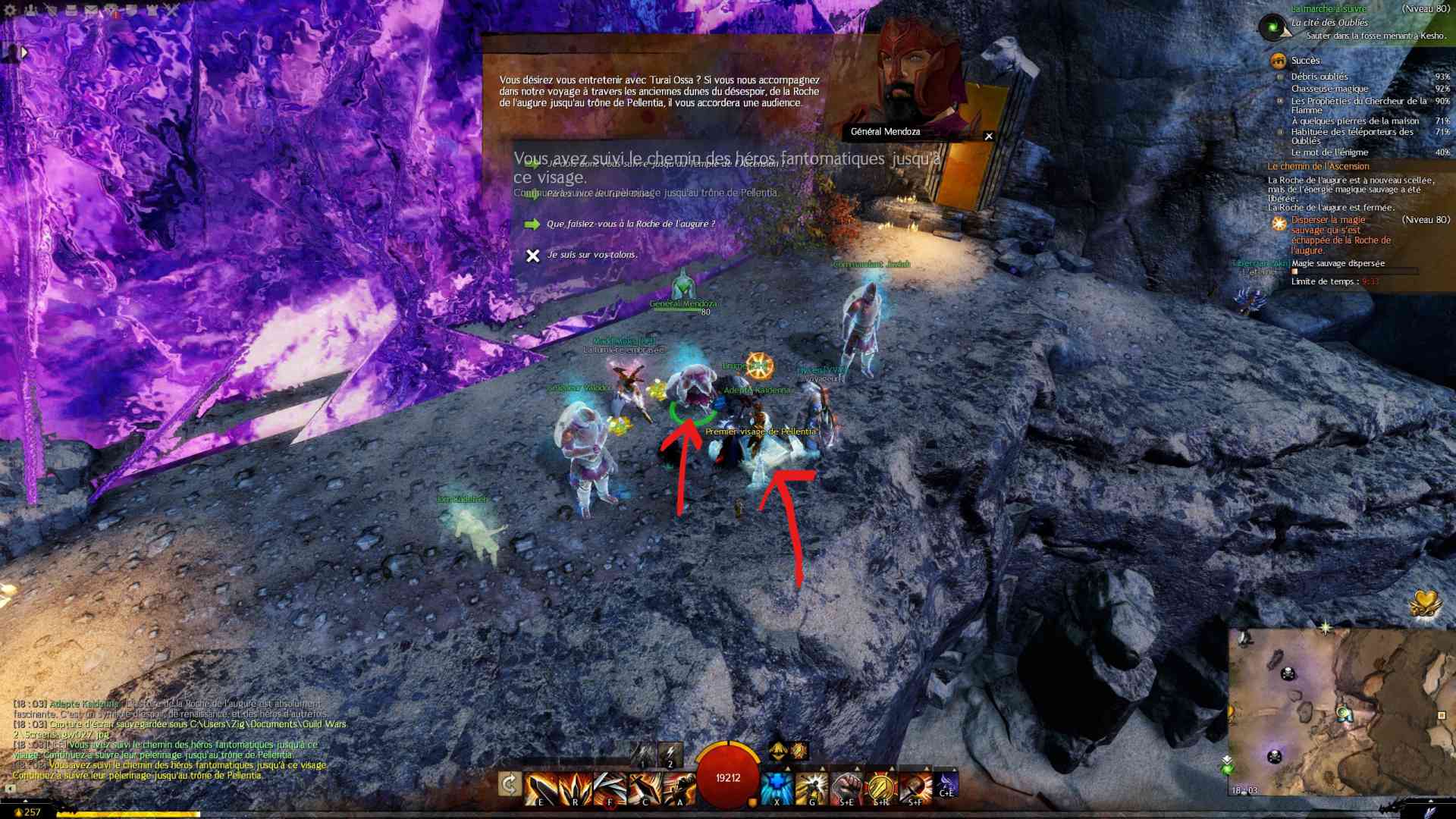
Task: Close the Général Mendoza dialogue window
Action: coord(988,136)
